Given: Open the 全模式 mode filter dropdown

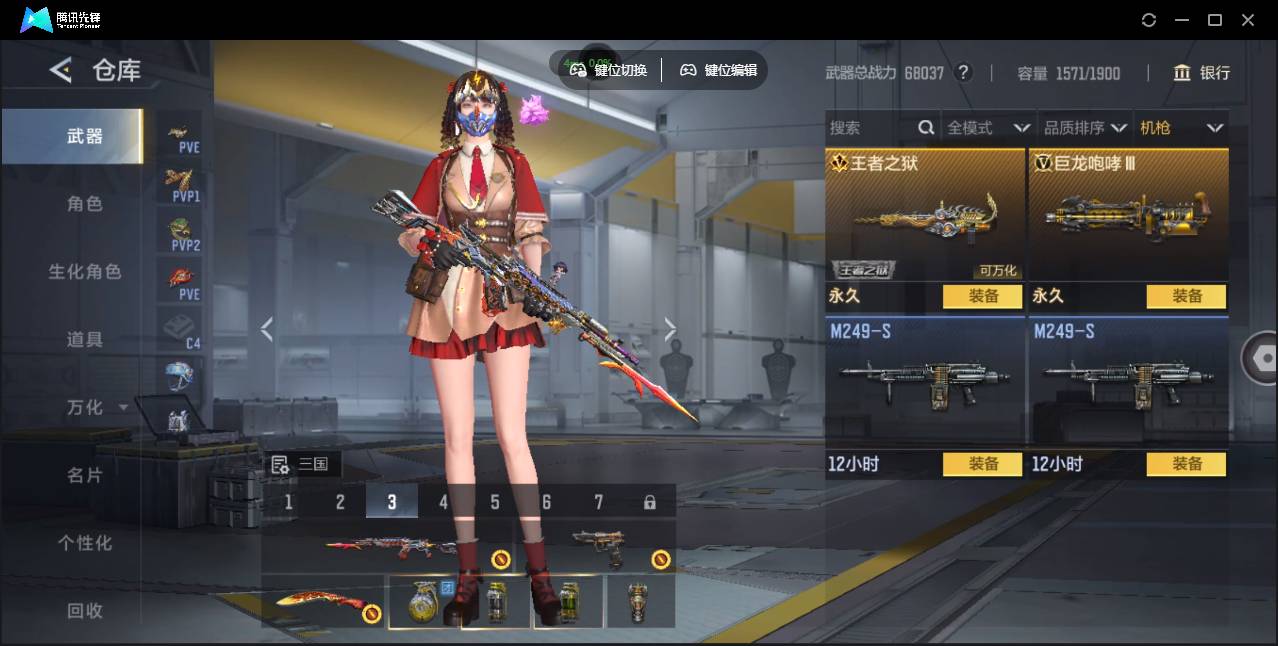Looking at the screenshot, I should [x=988, y=128].
